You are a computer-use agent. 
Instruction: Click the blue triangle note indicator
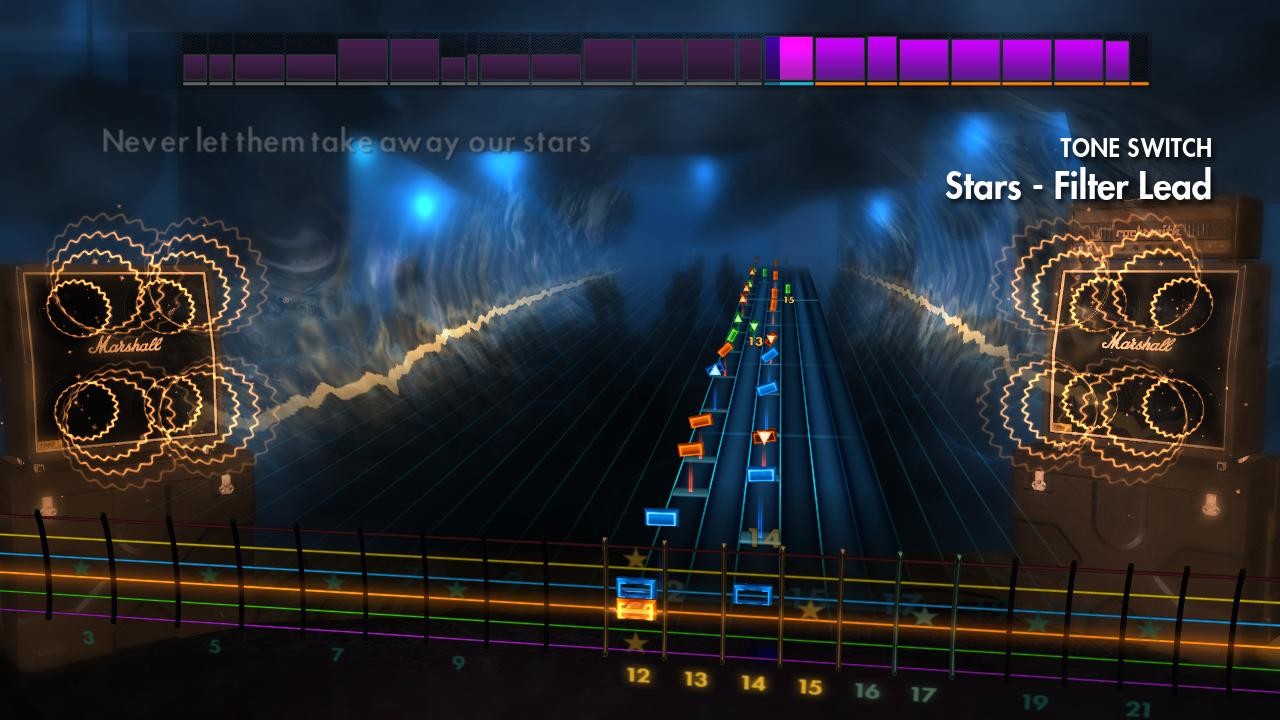coord(713,370)
